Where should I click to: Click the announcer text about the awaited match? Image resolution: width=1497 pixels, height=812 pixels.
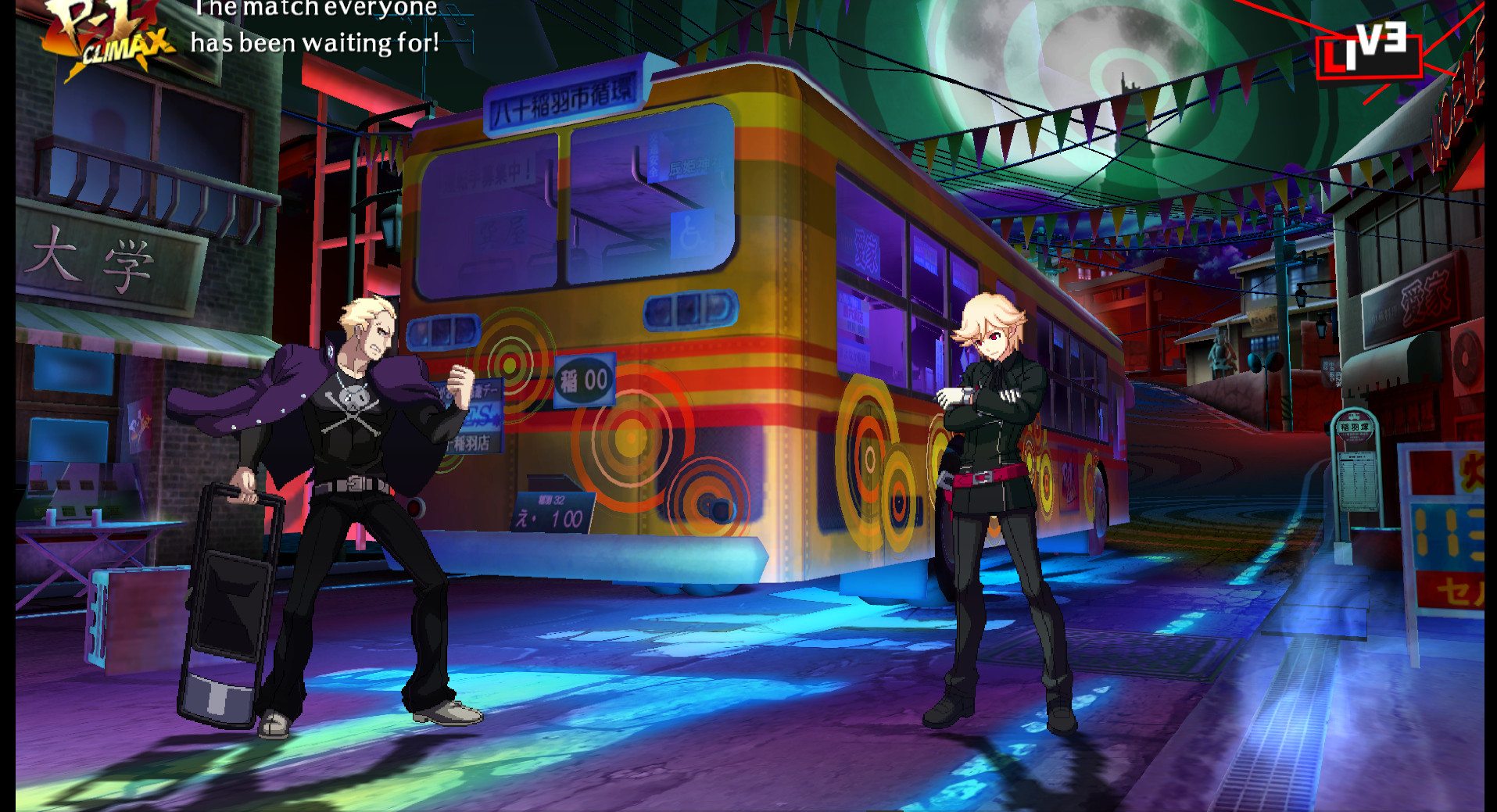click(x=313, y=26)
